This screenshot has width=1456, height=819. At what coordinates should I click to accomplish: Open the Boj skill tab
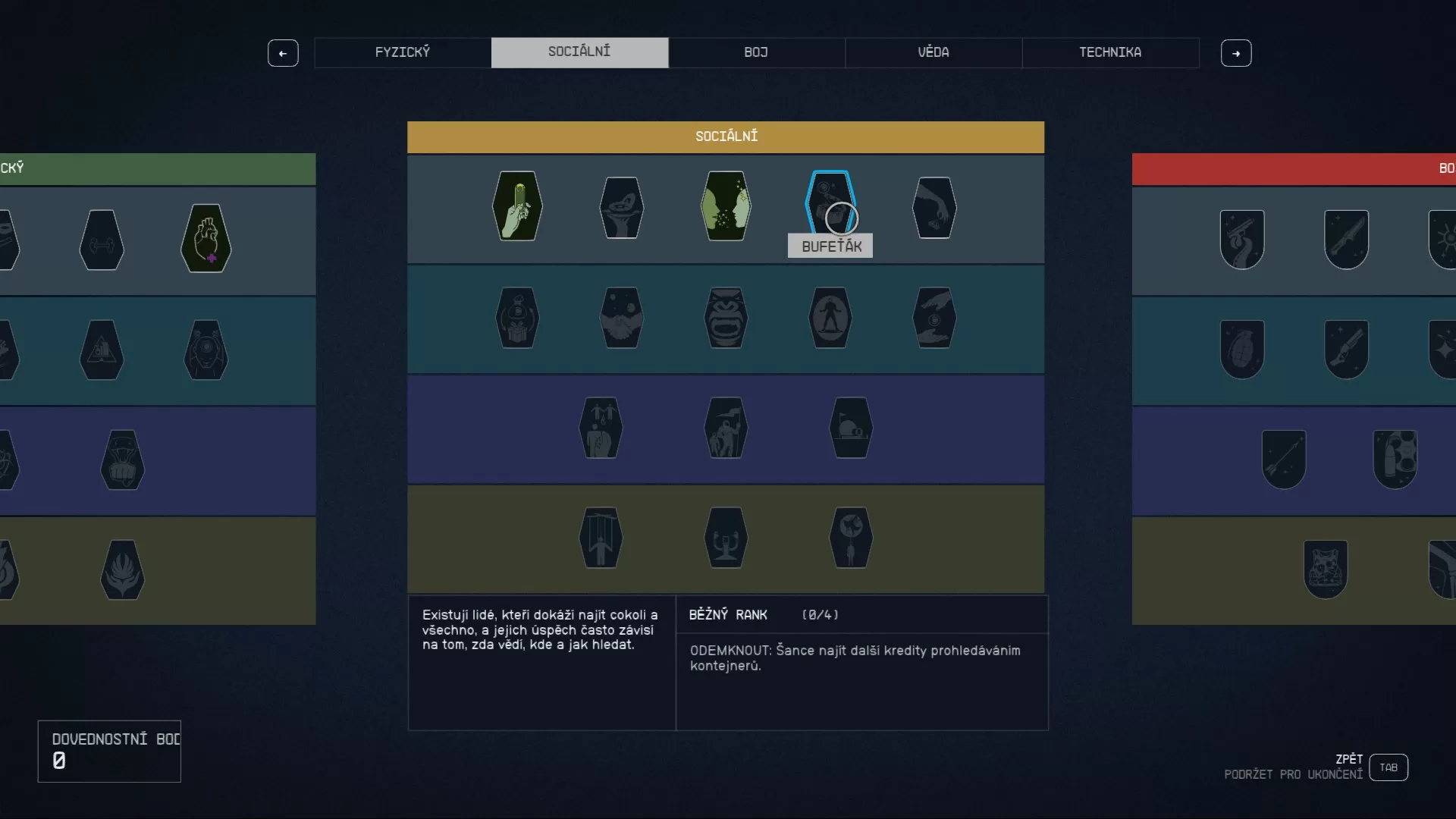[756, 52]
